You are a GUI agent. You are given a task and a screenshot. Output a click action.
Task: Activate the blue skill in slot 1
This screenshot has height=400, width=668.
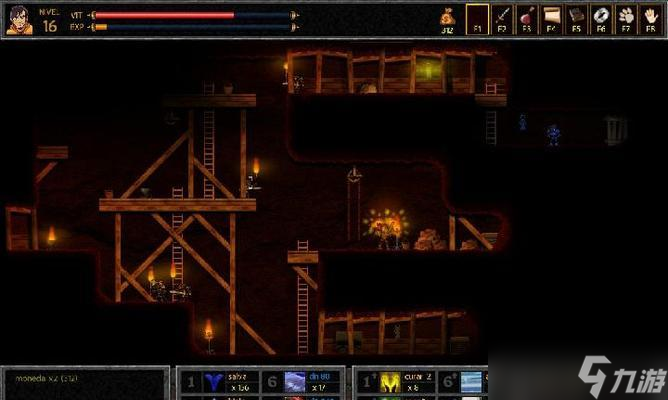coord(213,382)
